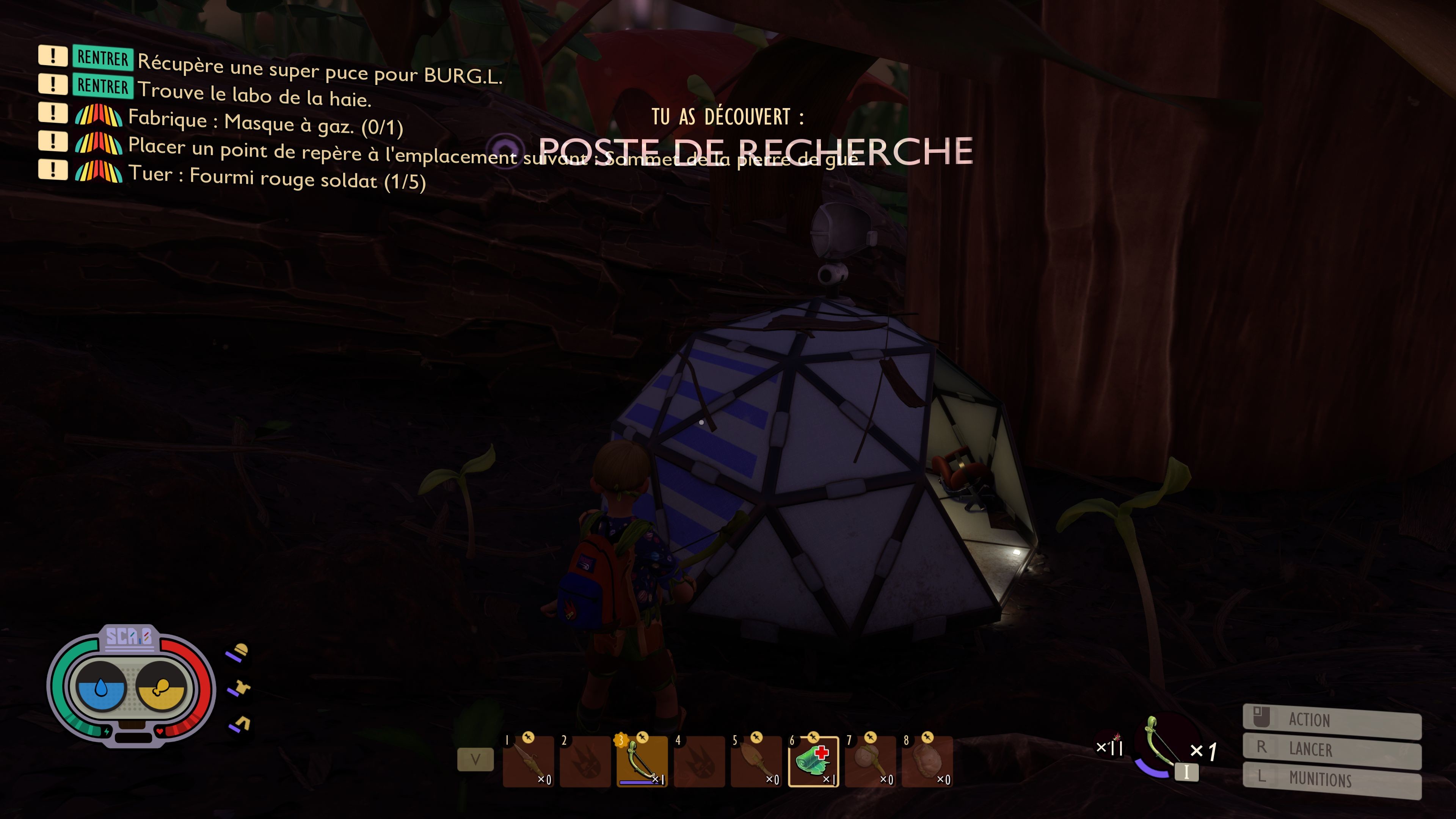Pick the pebble hammer in slot 7
Image resolution: width=1456 pixels, height=819 pixels.
871,761
